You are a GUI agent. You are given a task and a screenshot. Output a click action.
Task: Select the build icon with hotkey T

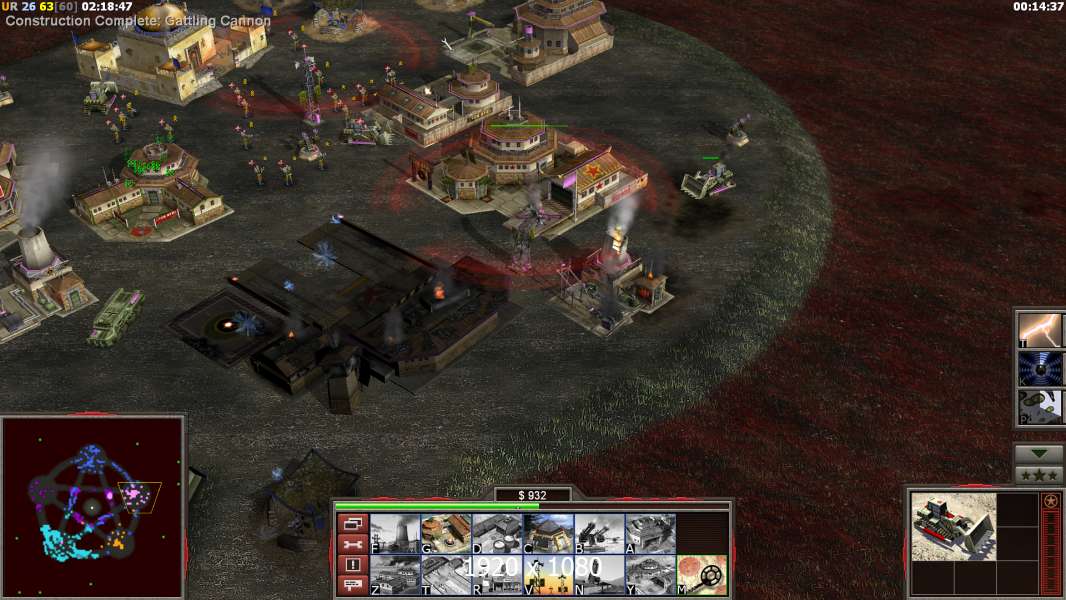click(446, 575)
